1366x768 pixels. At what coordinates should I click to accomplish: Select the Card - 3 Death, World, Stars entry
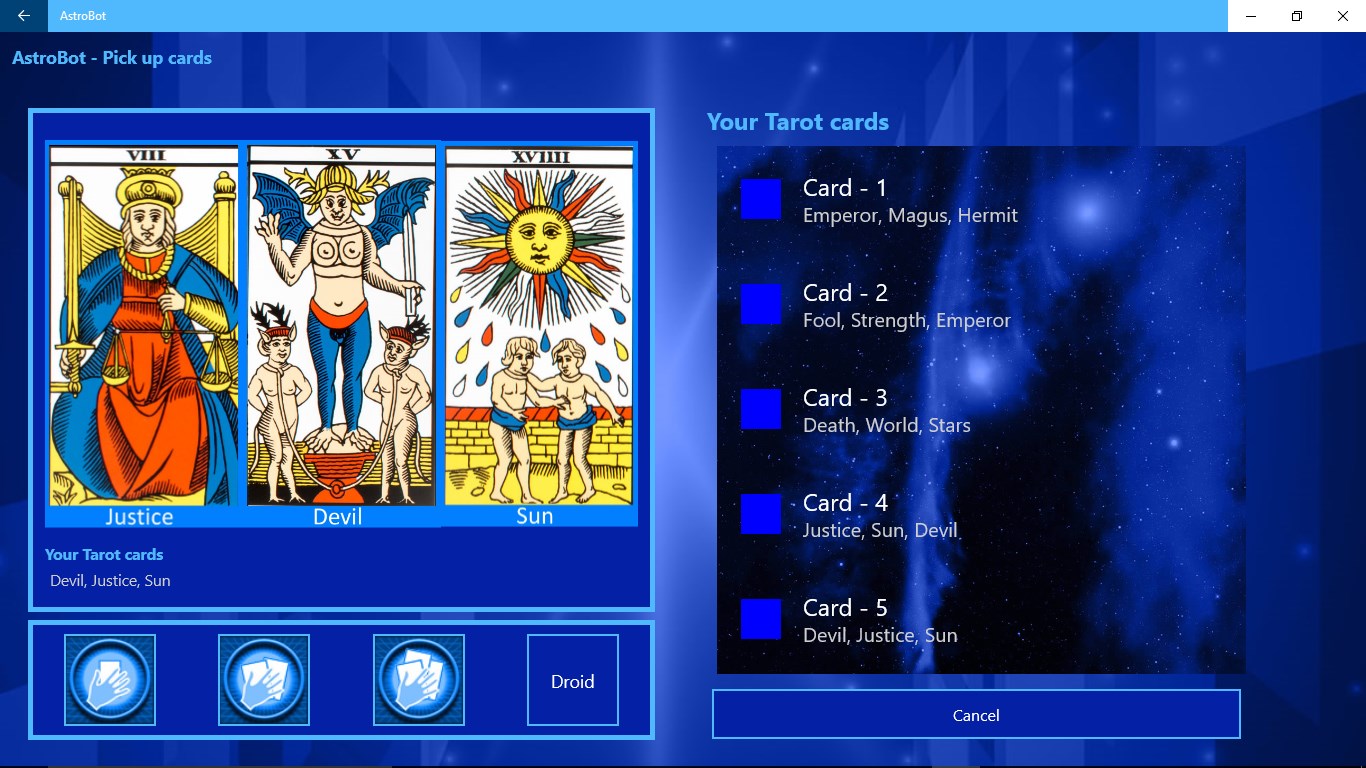886,409
